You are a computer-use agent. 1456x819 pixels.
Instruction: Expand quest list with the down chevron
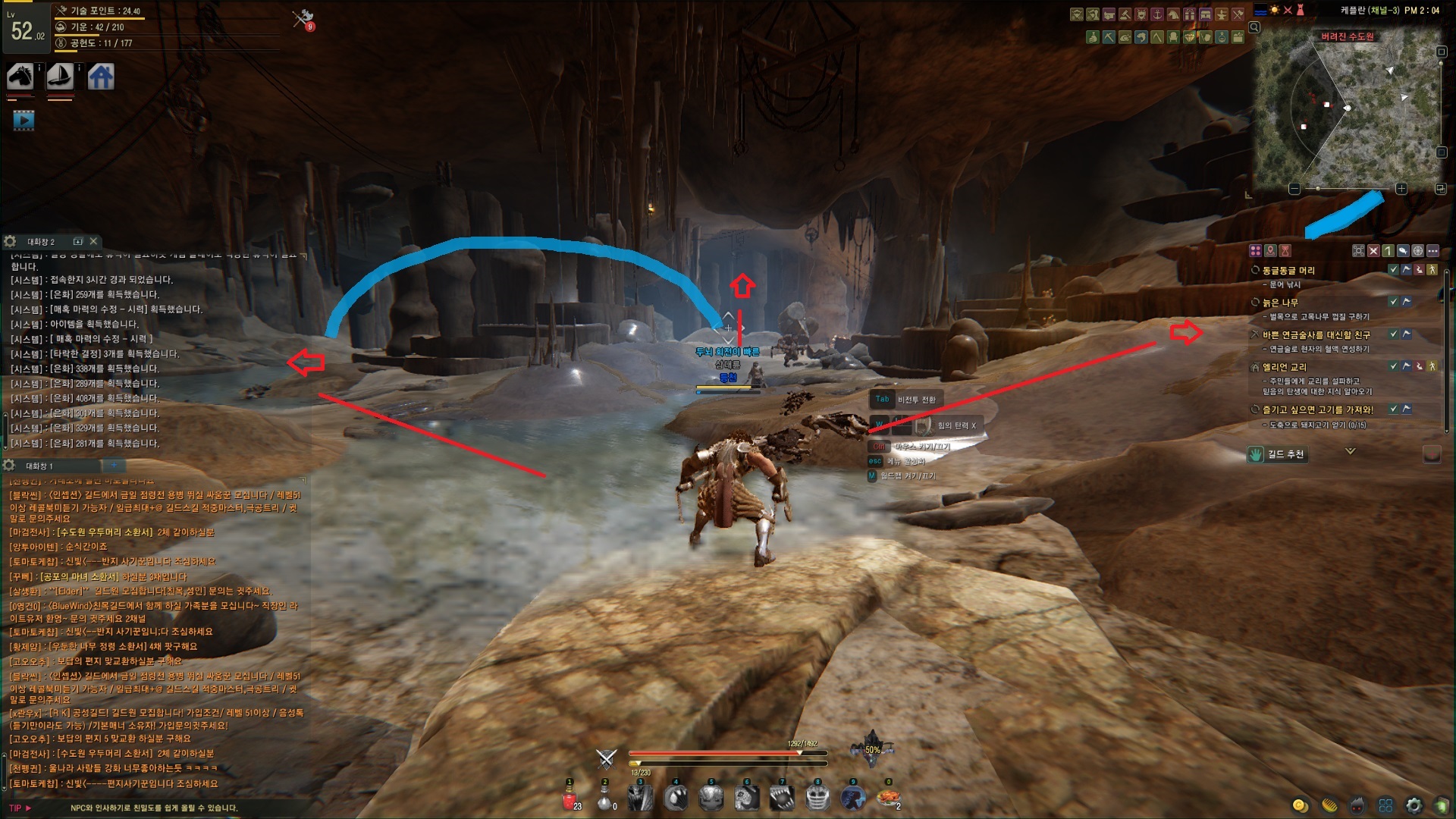[x=1350, y=451]
